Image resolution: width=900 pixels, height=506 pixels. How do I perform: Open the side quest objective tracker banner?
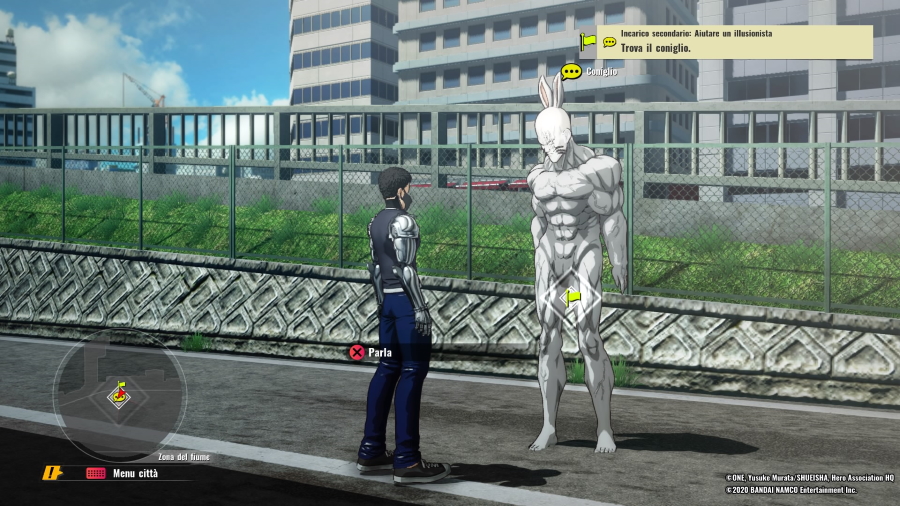click(735, 41)
